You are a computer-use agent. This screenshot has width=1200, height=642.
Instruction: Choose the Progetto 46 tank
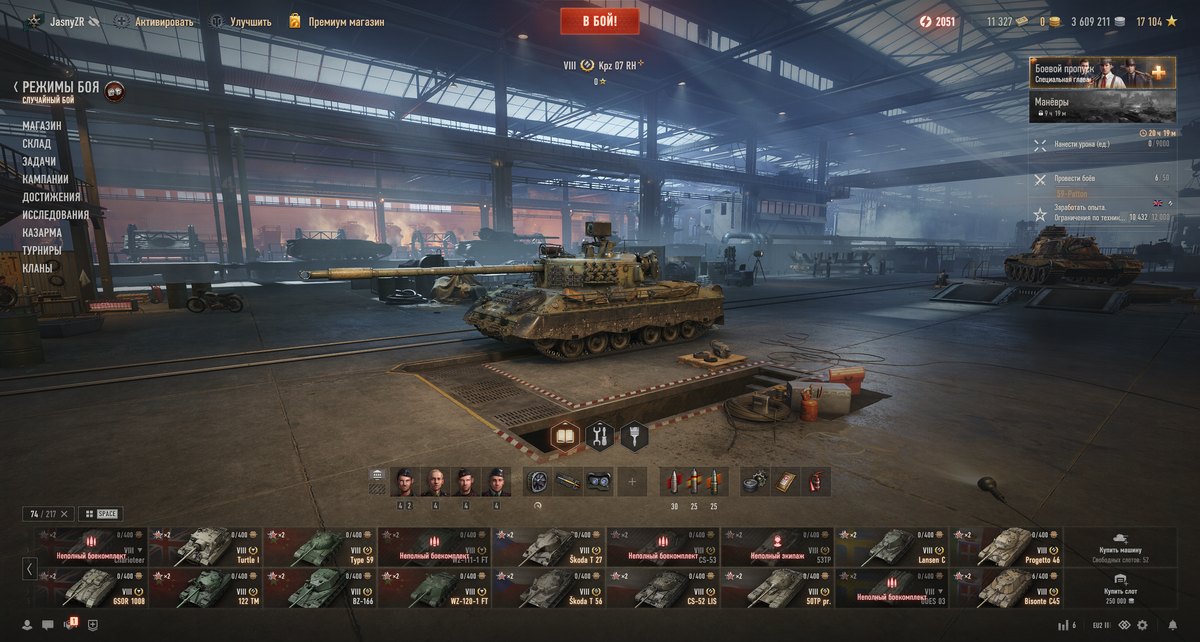tap(1007, 547)
